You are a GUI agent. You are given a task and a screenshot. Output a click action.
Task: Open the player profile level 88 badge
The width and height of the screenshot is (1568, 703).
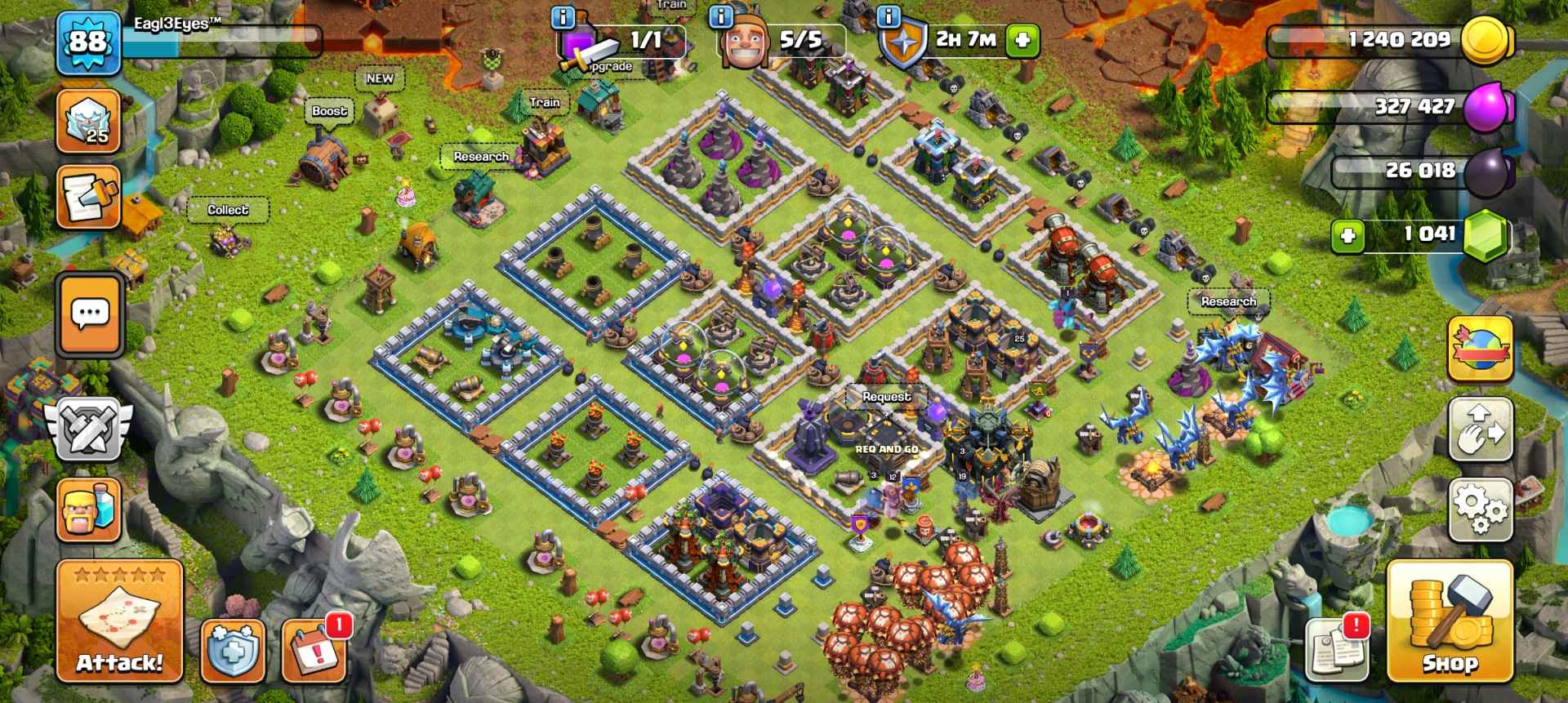coord(88,41)
